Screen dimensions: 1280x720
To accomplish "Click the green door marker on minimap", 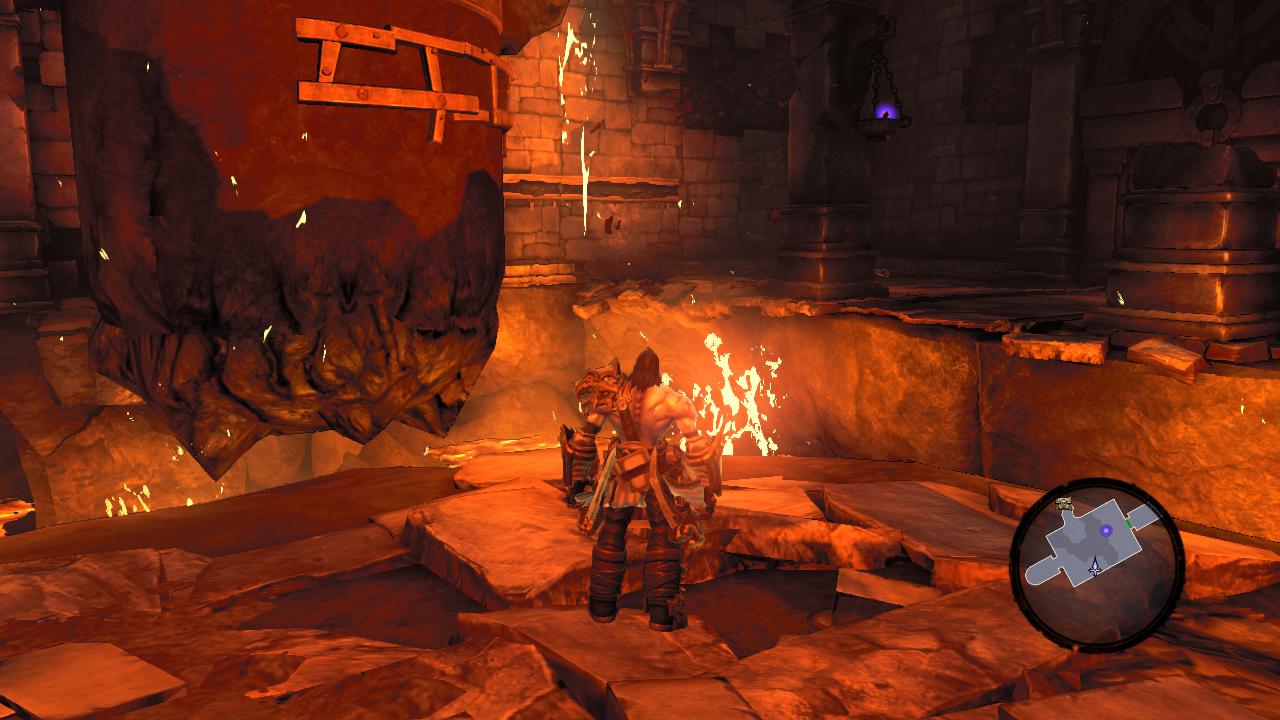I will [x=1129, y=522].
